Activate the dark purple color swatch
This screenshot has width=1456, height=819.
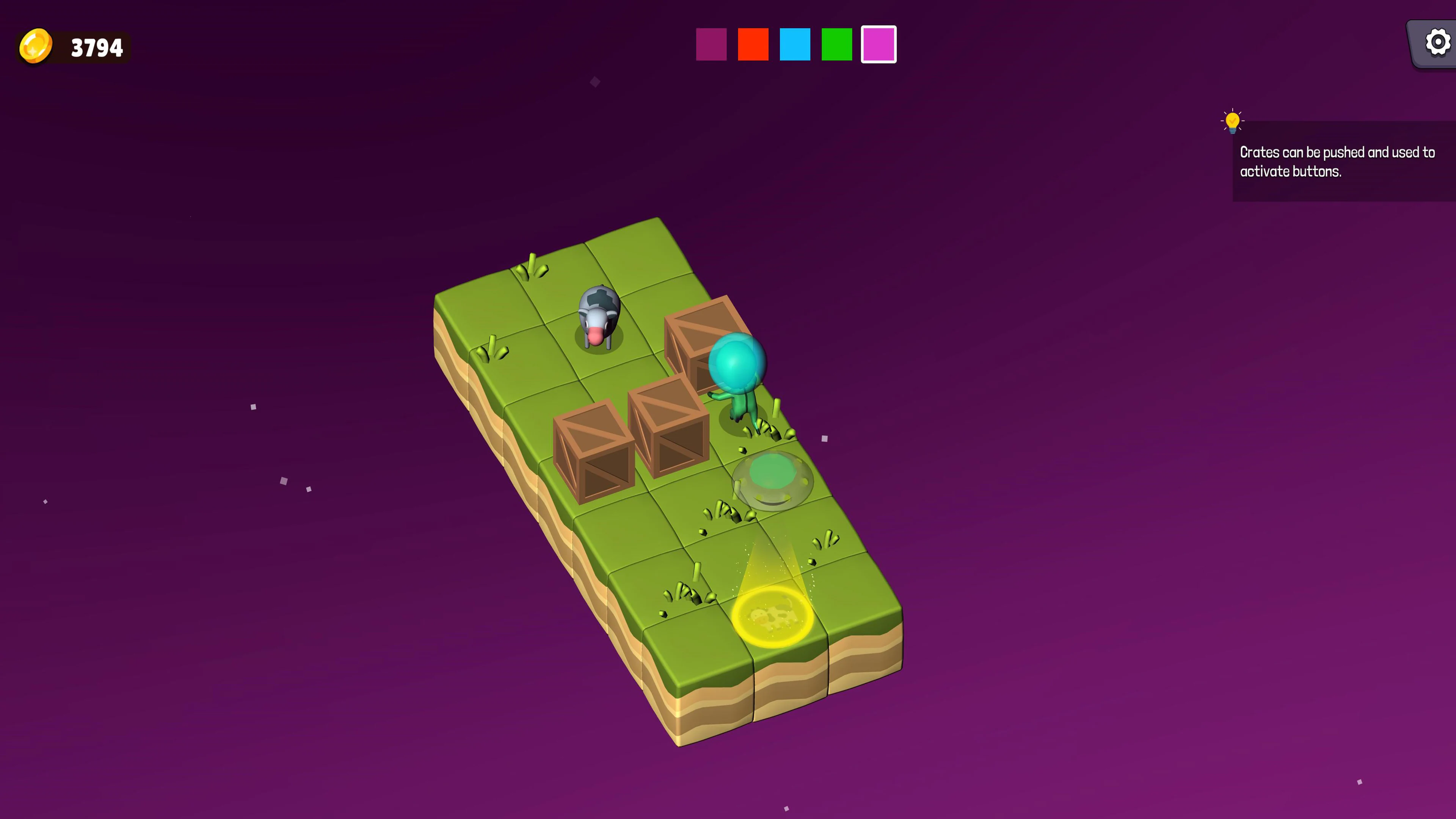pyautogui.click(x=711, y=44)
